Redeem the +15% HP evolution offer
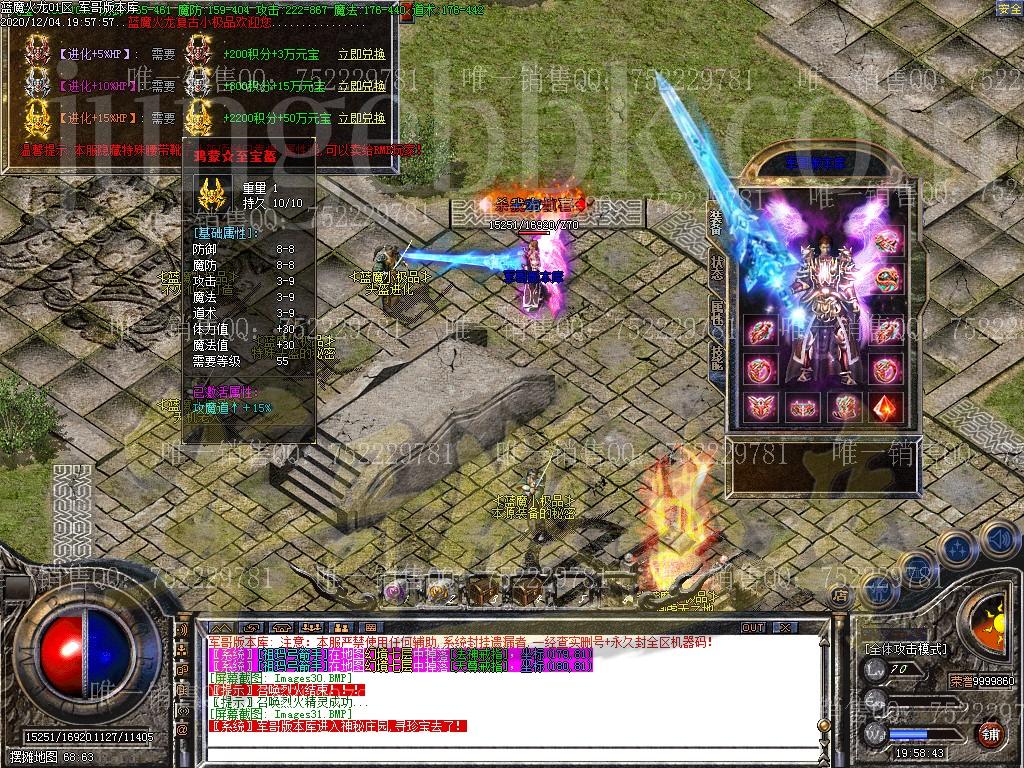Image resolution: width=1024 pixels, height=768 pixels. tap(362, 117)
